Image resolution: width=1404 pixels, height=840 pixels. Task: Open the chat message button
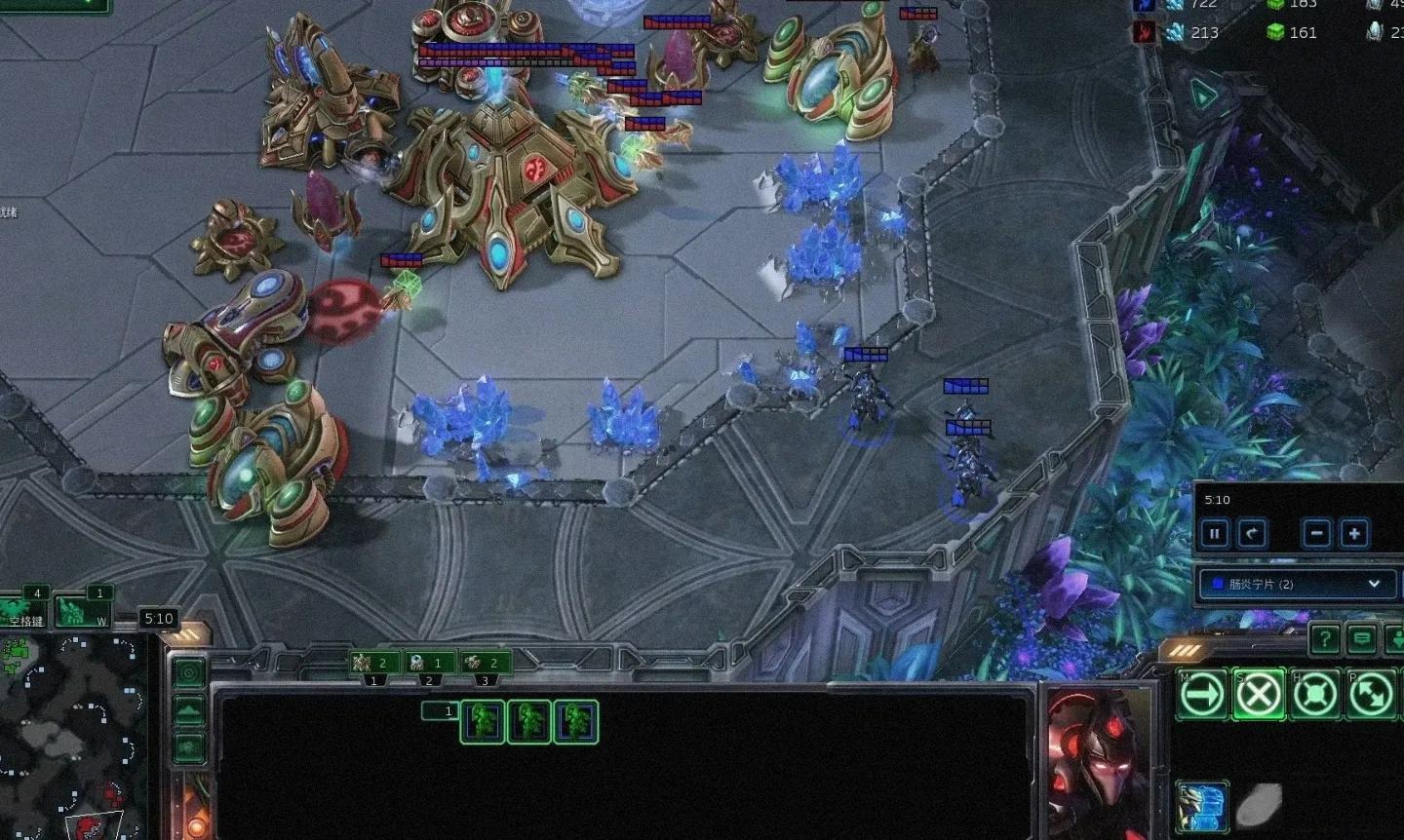click(1362, 639)
